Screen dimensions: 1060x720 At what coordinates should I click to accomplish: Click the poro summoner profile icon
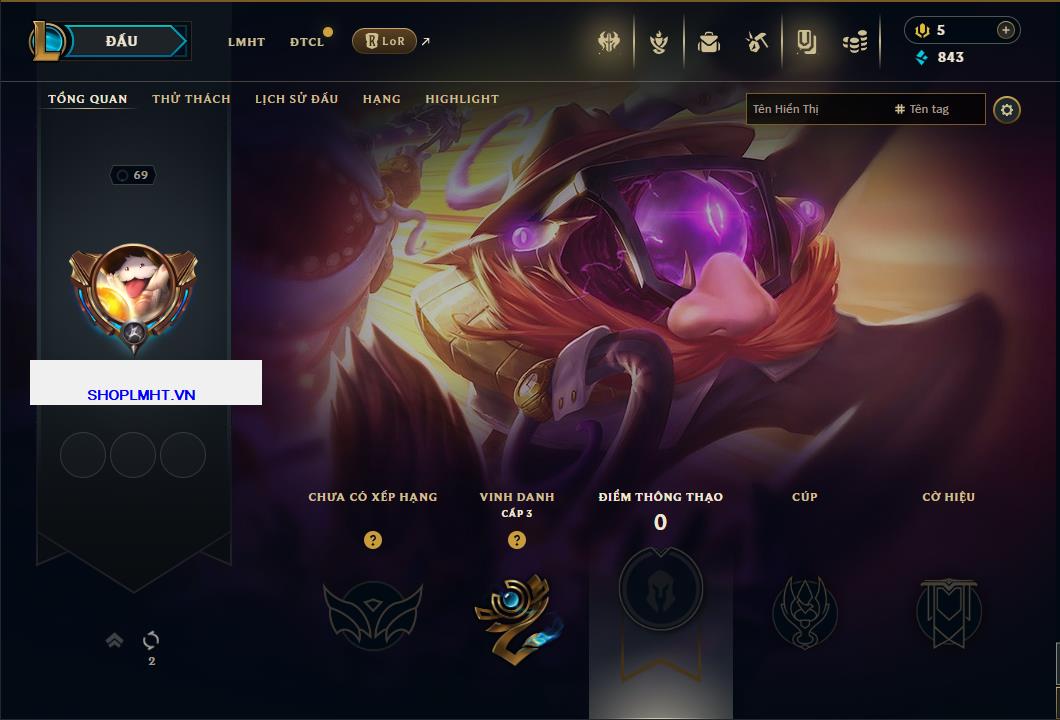(133, 291)
